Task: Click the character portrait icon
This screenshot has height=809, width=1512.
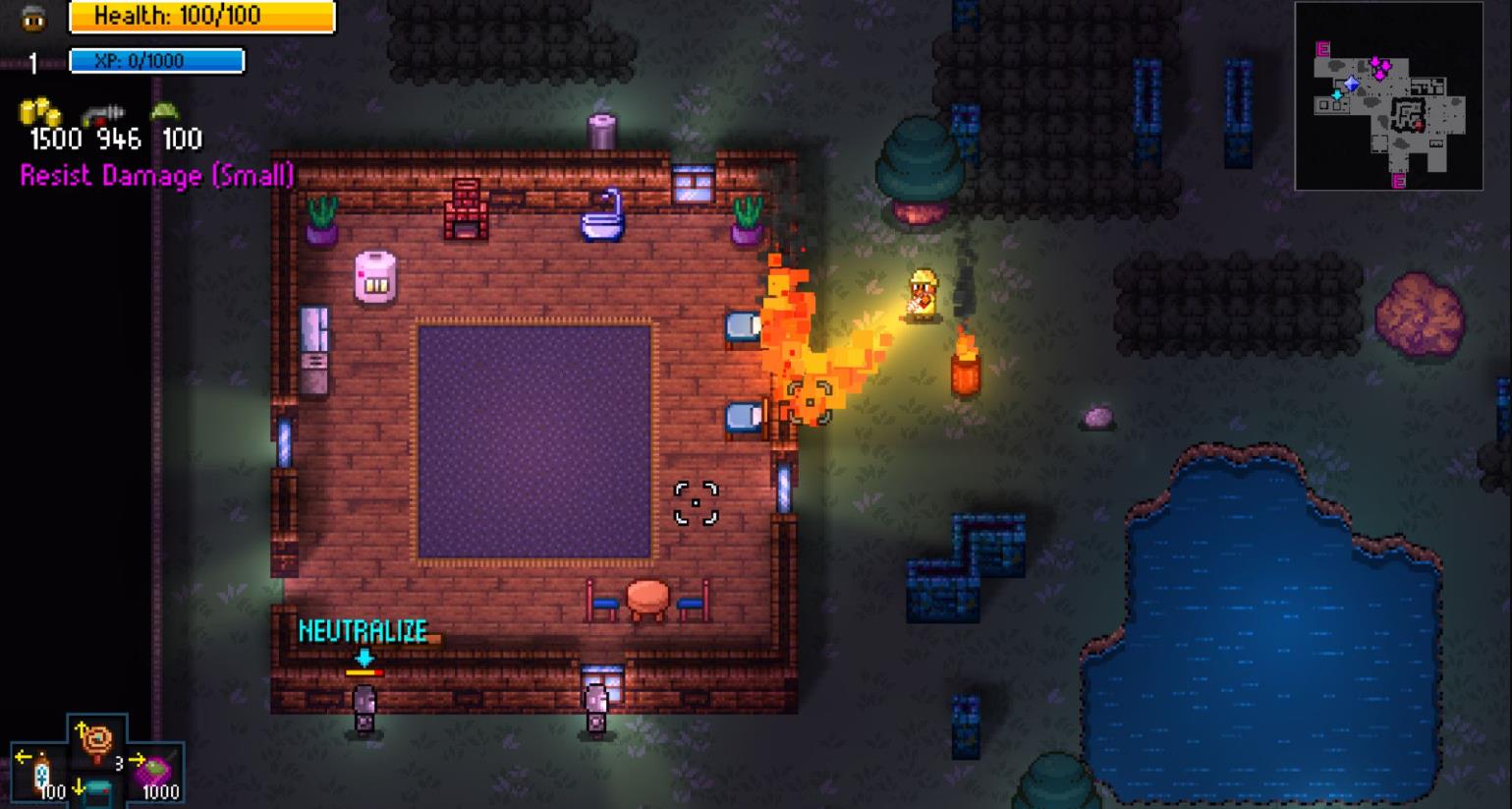Action: (33, 18)
